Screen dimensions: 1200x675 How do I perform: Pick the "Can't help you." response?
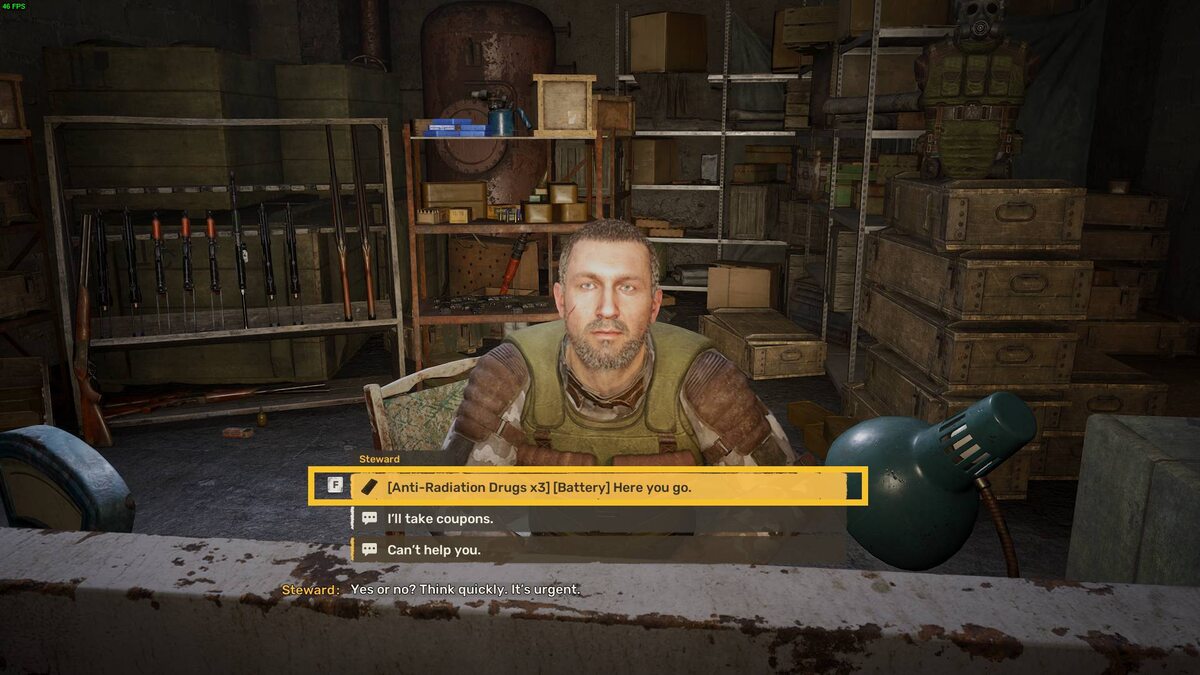point(434,550)
